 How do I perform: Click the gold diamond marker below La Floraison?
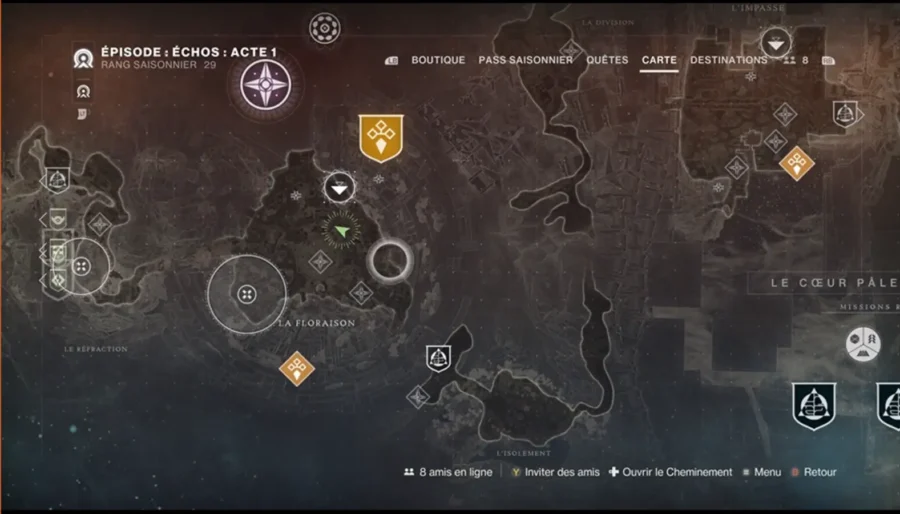tap(296, 368)
